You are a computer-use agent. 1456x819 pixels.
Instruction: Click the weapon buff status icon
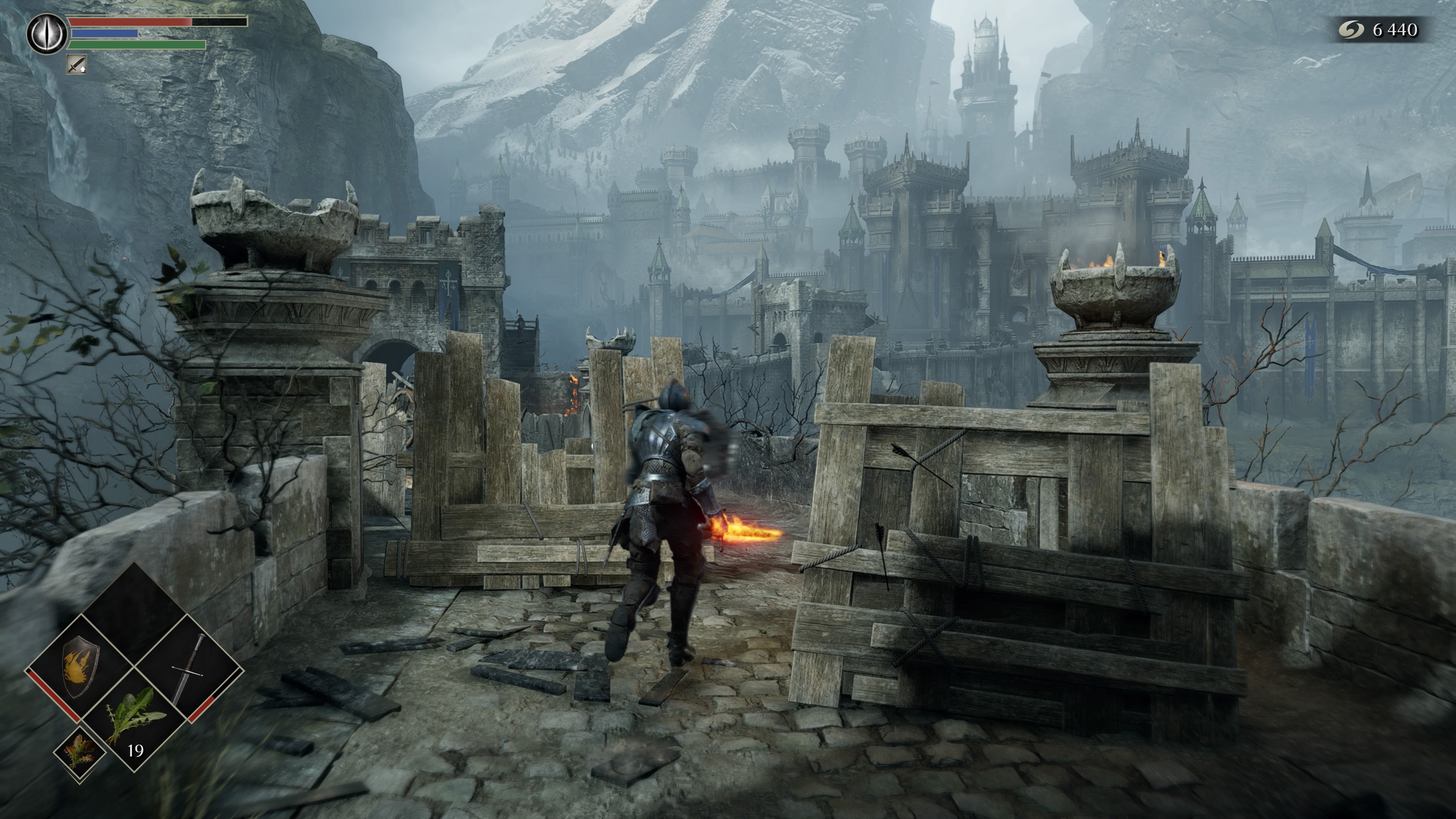point(76,64)
